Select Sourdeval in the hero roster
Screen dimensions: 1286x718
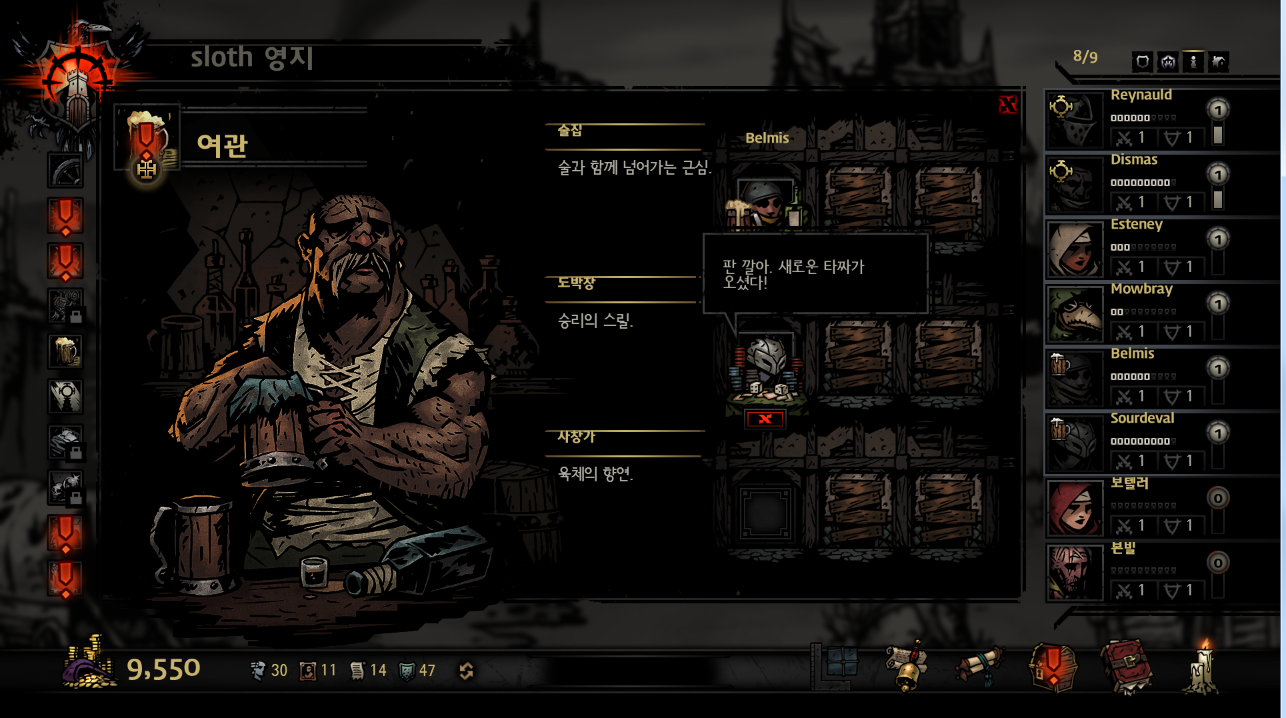(1075, 443)
